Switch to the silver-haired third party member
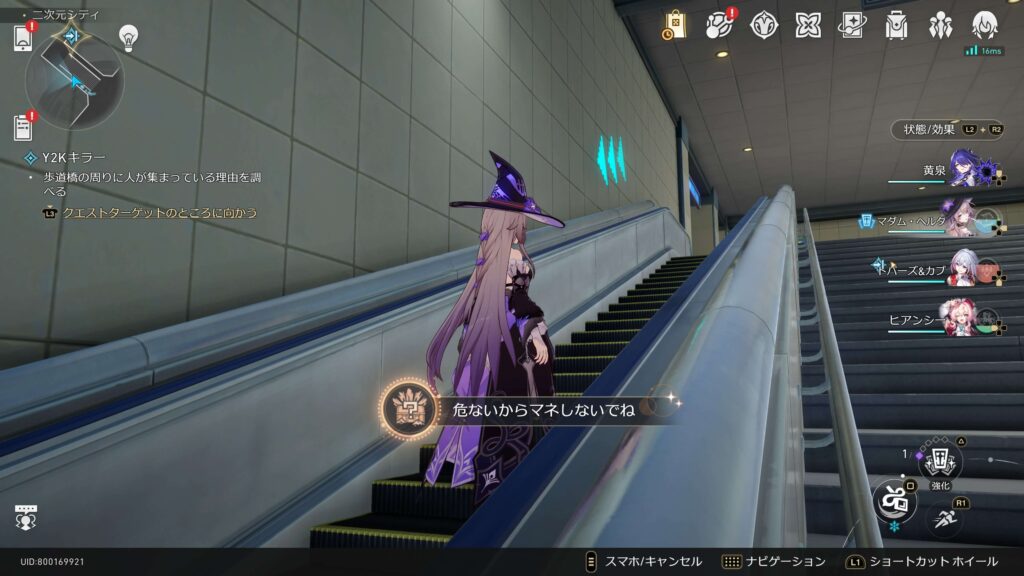1024x576 pixels. point(966,269)
